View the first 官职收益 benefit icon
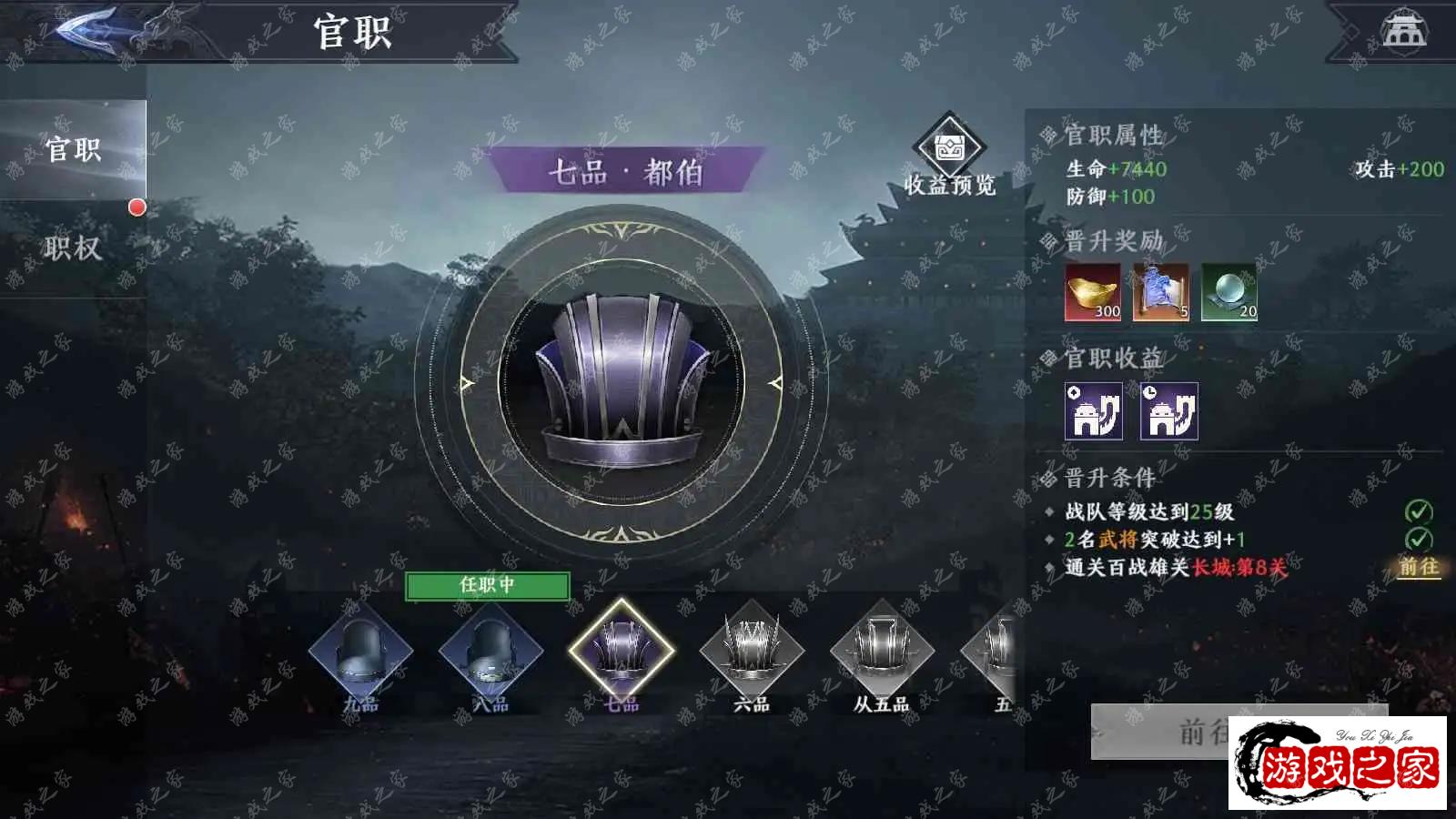Viewport: 1456px width, 819px height. point(1094,411)
